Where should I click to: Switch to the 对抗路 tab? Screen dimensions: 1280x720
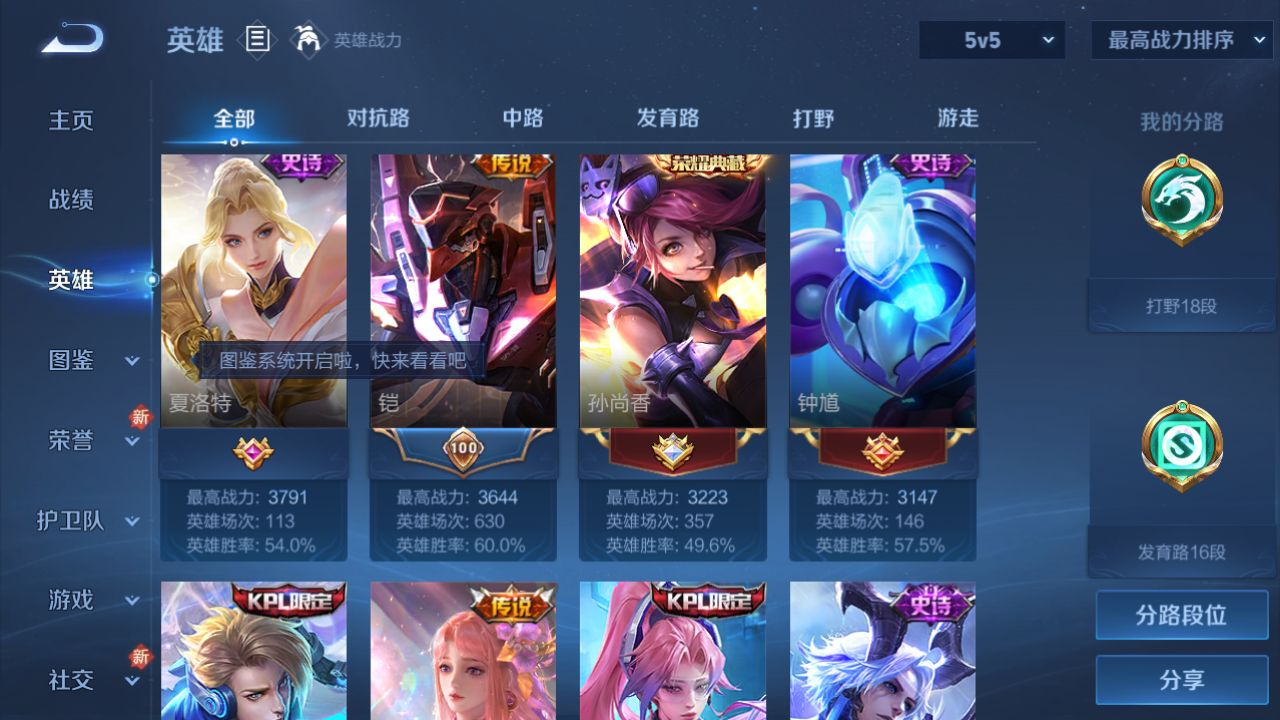point(378,118)
